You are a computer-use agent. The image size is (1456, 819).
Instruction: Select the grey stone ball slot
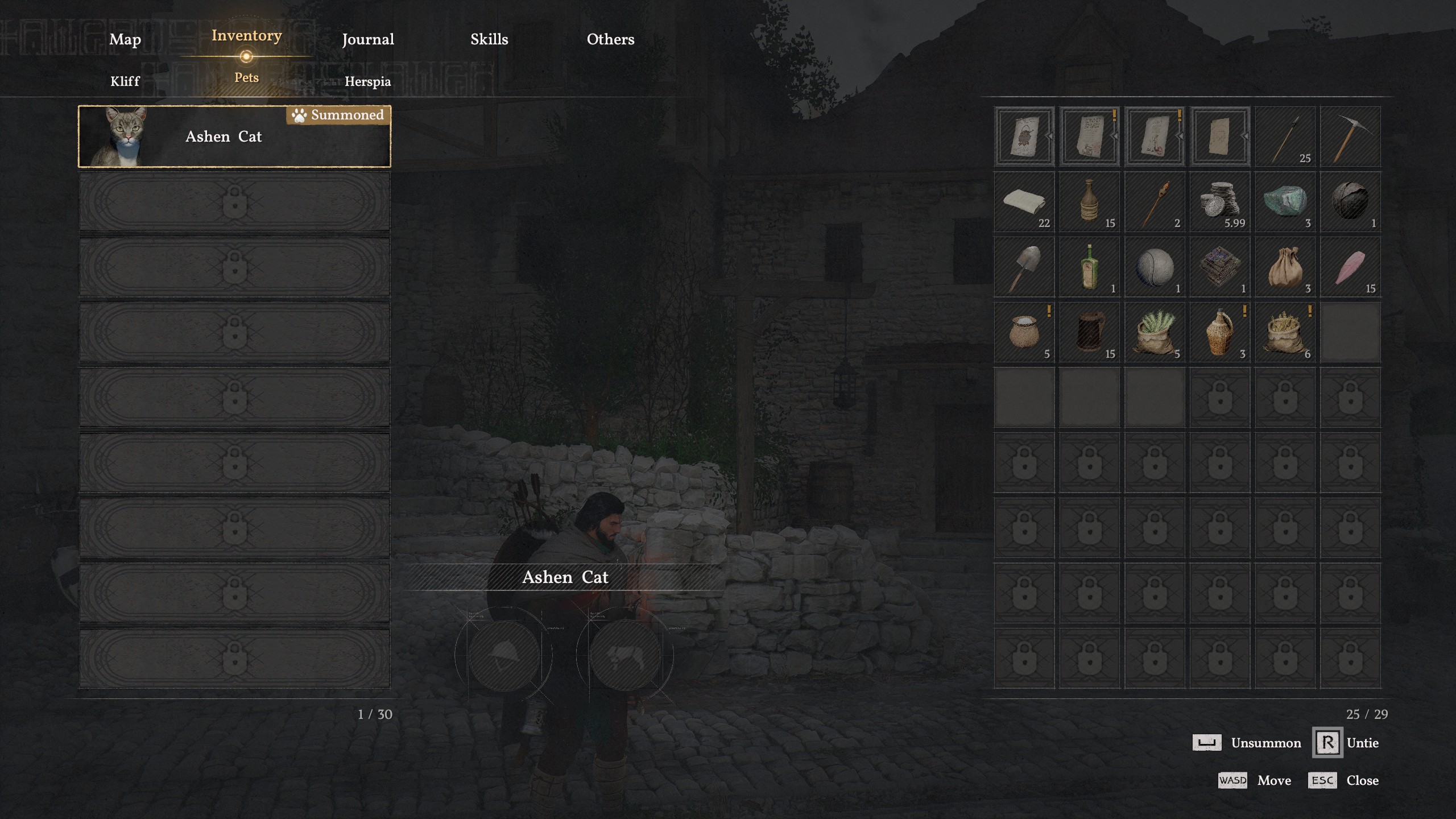point(1155,267)
